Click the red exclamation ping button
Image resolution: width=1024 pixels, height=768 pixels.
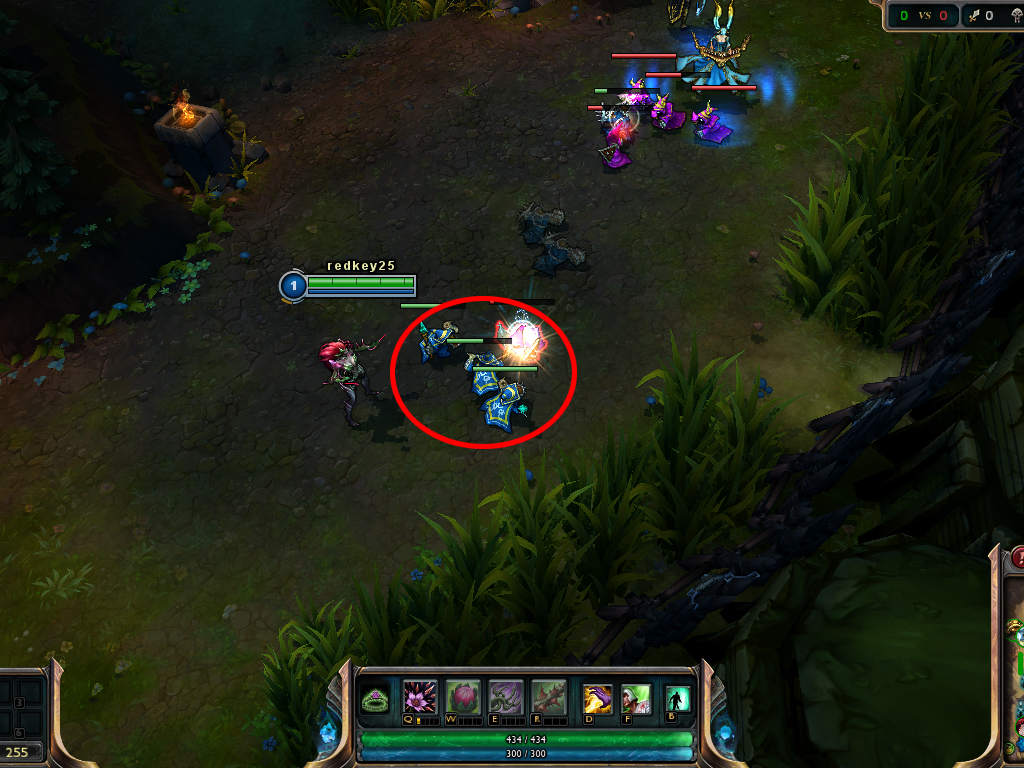point(1018,558)
